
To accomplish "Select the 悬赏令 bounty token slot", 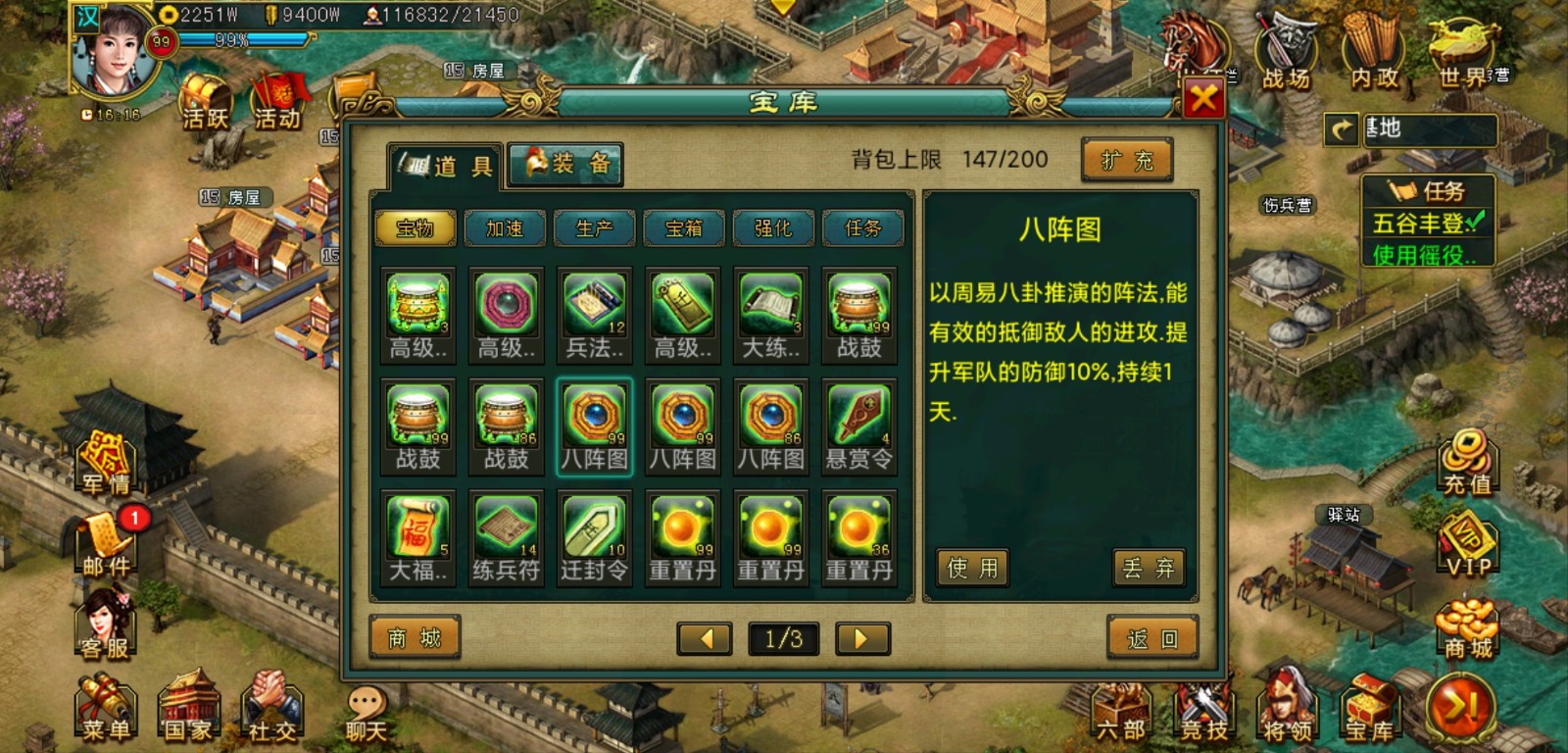I will (x=859, y=427).
